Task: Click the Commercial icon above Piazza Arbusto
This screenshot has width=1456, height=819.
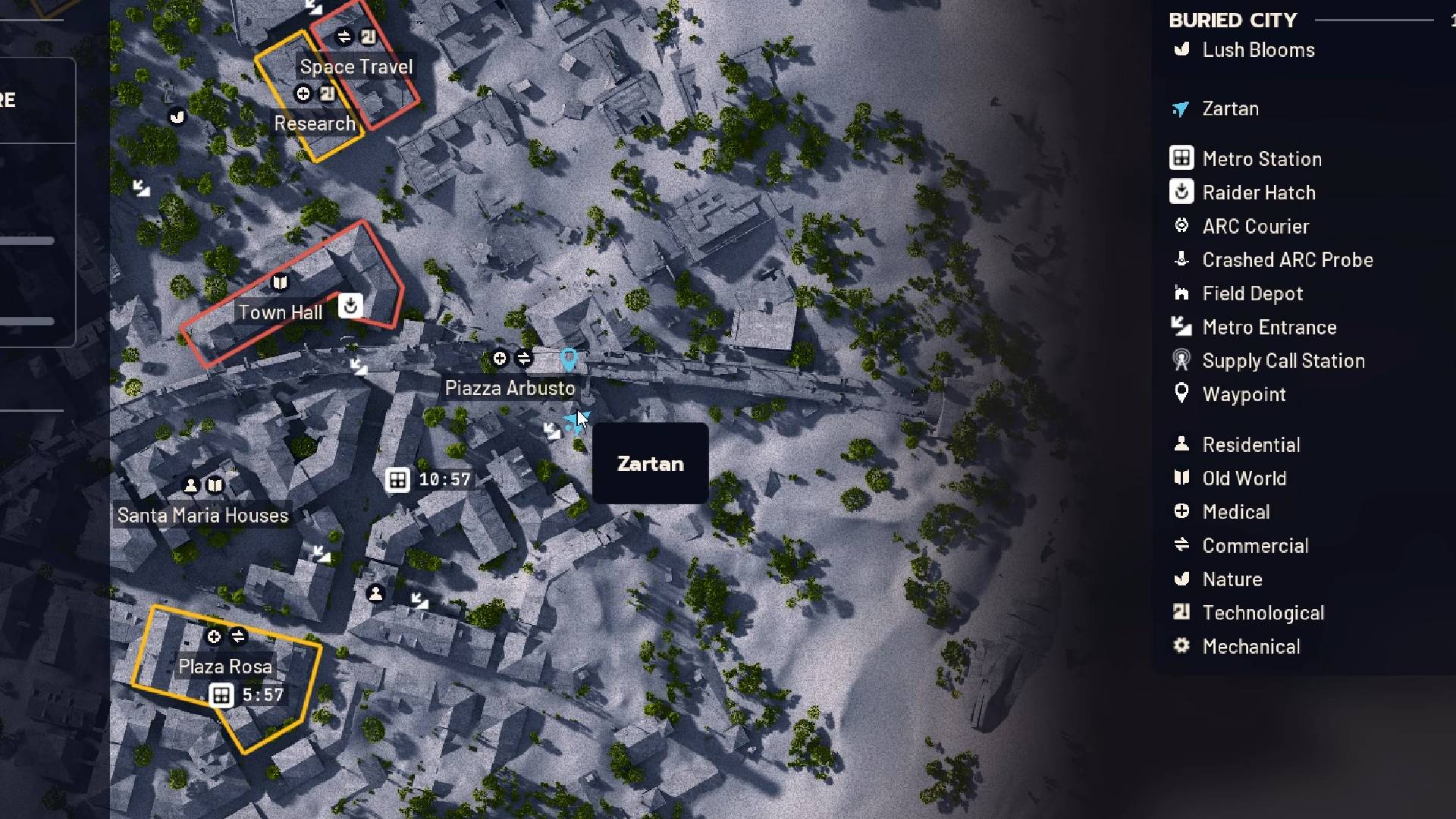Action: point(525,359)
